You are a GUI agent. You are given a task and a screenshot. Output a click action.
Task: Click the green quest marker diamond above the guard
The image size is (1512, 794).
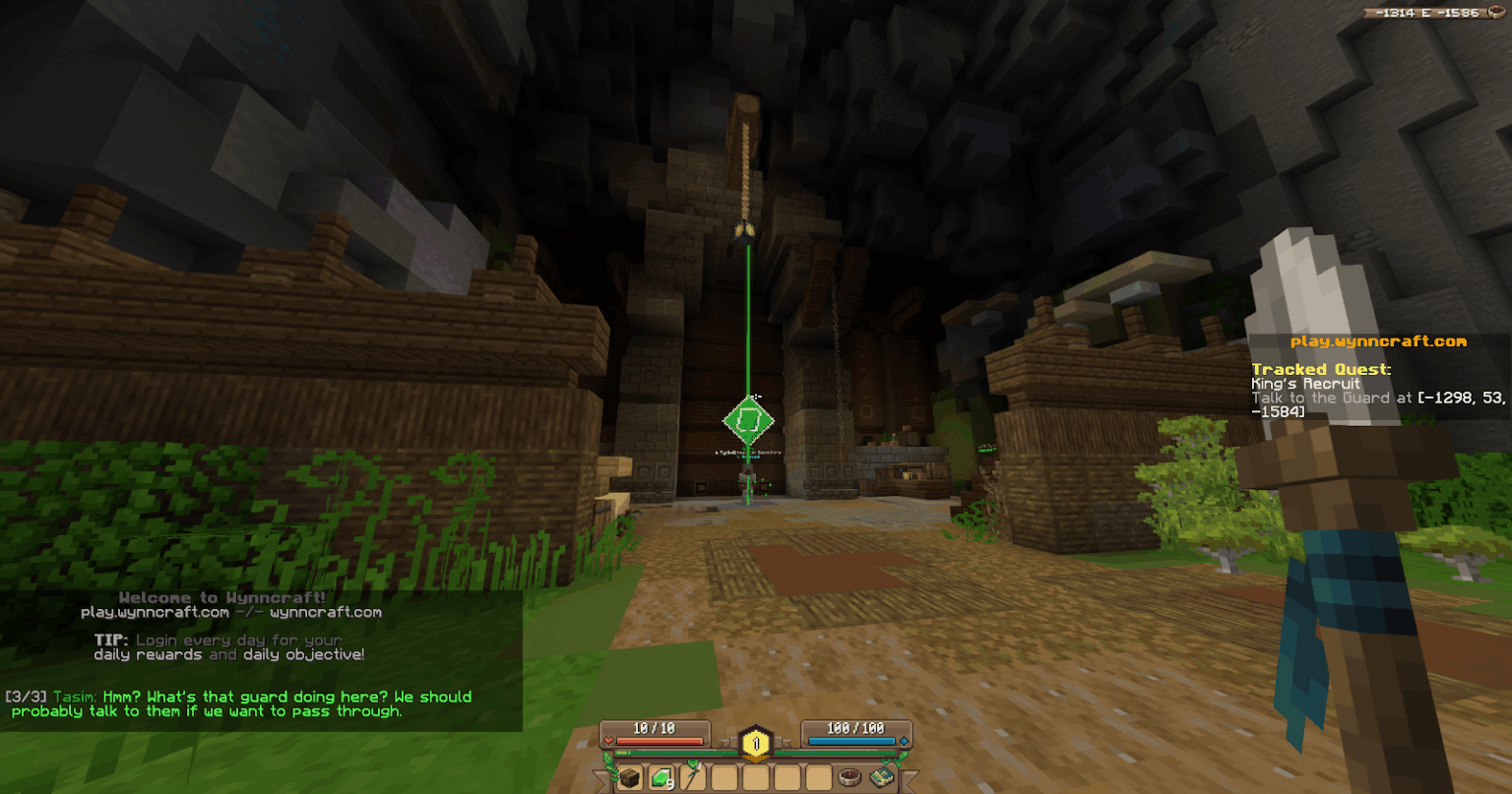tap(748, 421)
